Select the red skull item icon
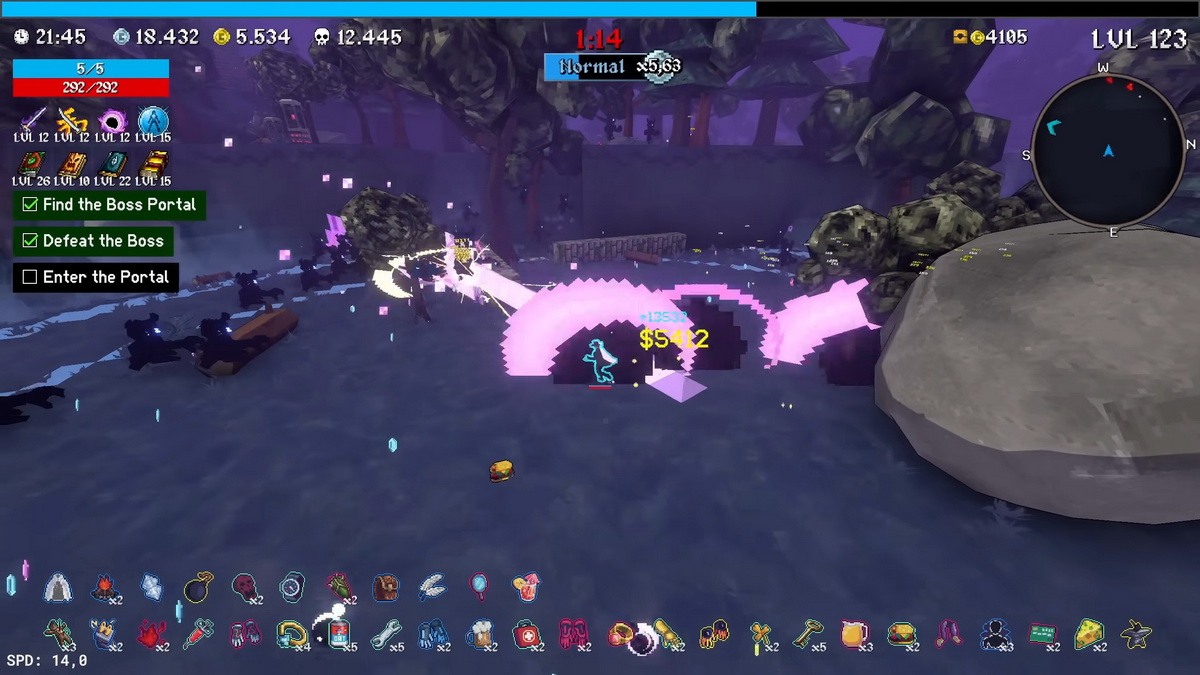Image resolution: width=1200 pixels, height=675 pixels. coord(244,588)
